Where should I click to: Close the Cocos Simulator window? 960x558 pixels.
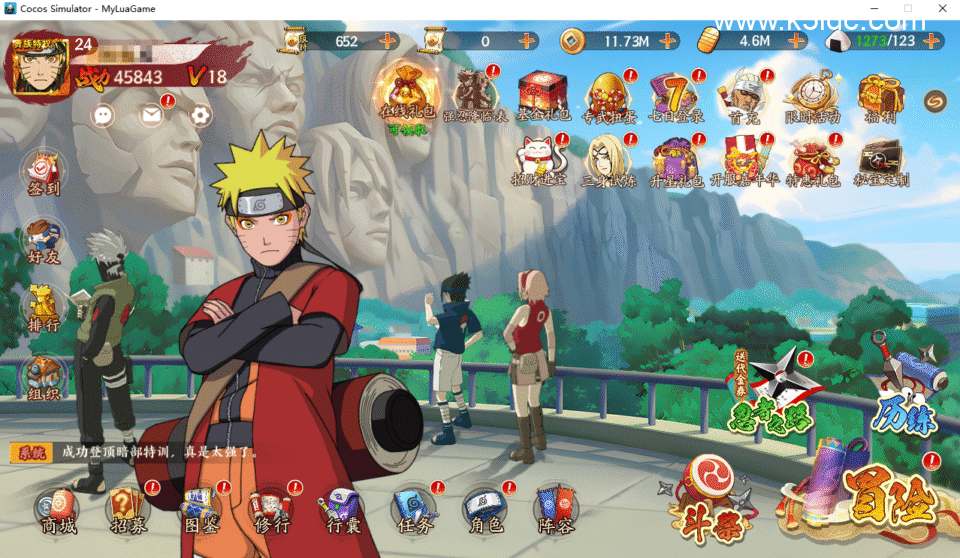(x=942, y=8)
